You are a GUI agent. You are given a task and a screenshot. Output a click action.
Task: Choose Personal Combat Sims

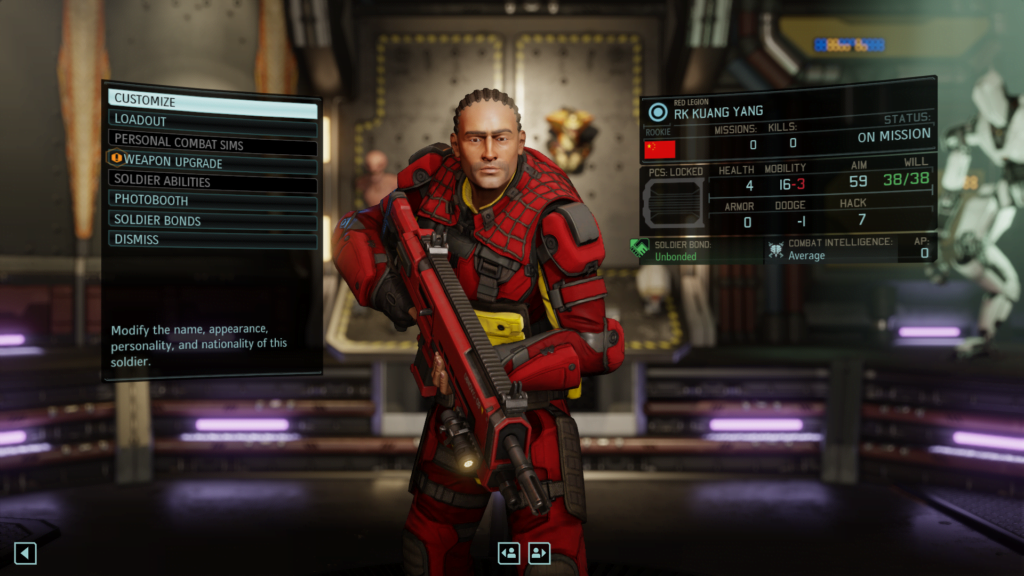(x=212, y=142)
